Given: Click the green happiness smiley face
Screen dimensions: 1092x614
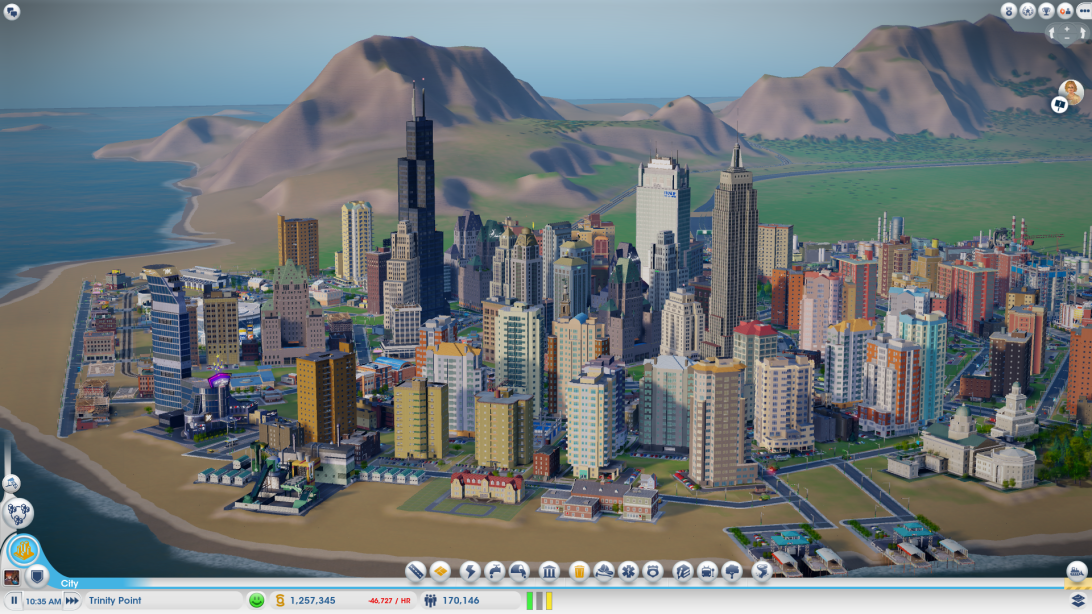Looking at the screenshot, I should (257, 601).
